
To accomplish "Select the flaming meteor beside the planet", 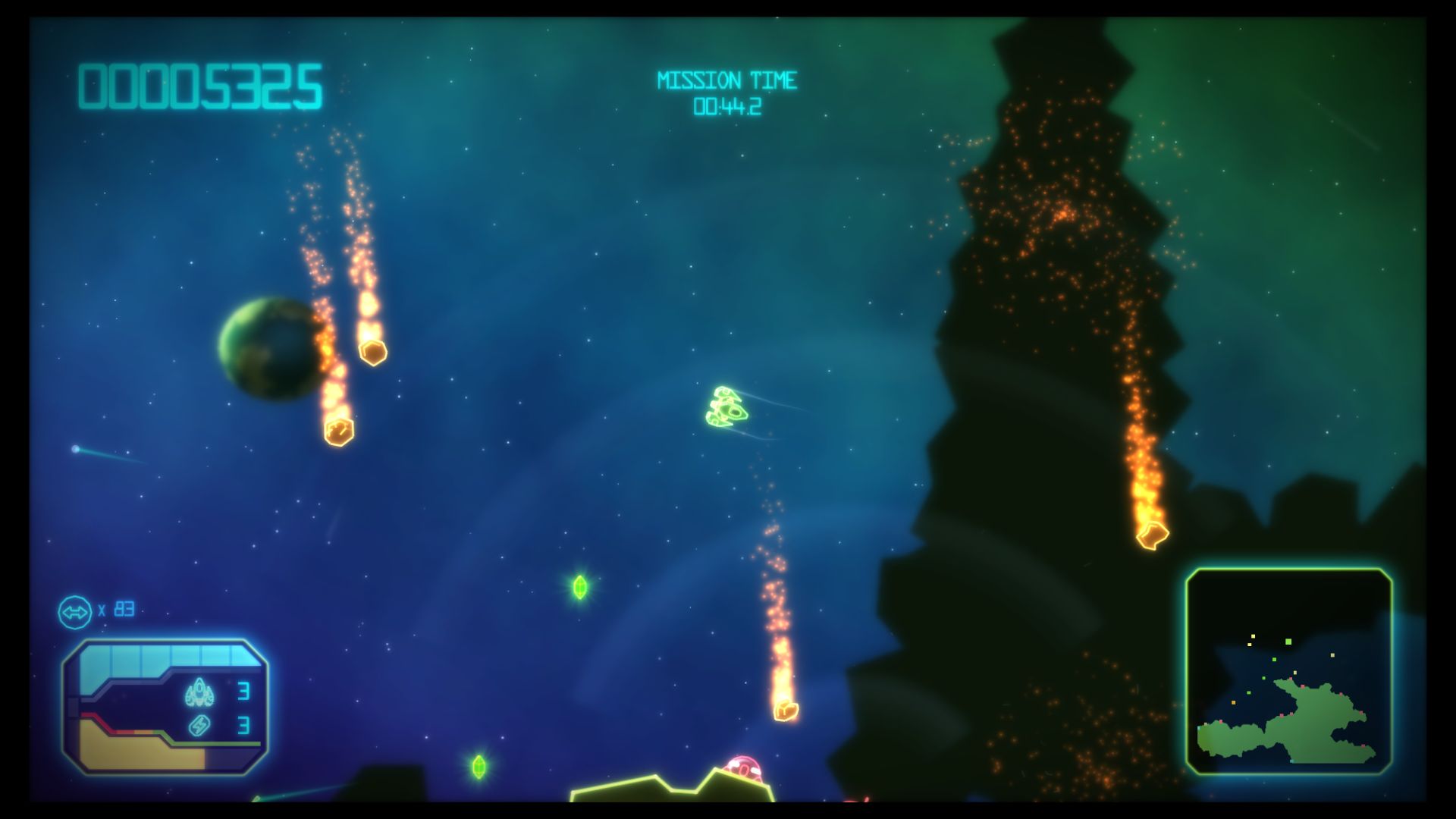I will [339, 432].
